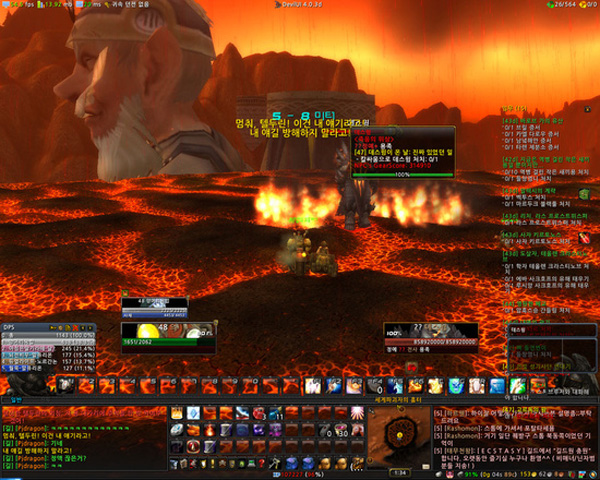Click the Deviljl title text at top

pyautogui.click(x=298, y=5)
